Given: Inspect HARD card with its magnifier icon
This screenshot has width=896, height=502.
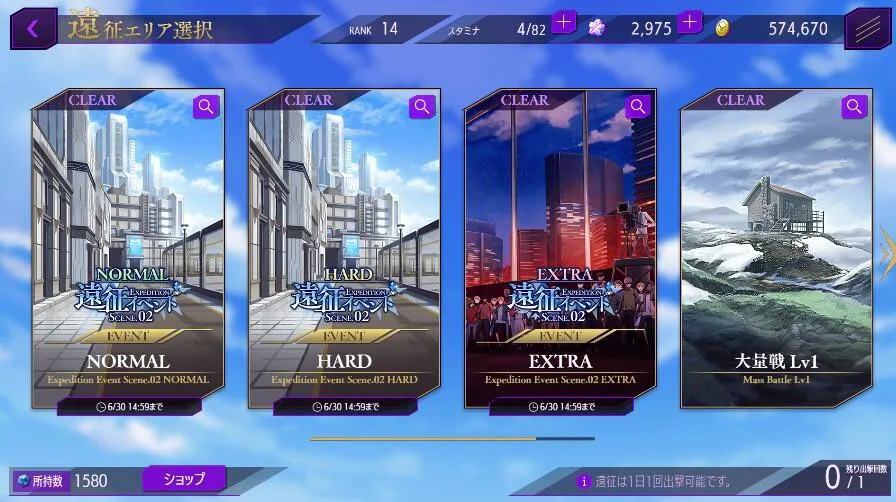Looking at the screenshot, I should (423, 106).
